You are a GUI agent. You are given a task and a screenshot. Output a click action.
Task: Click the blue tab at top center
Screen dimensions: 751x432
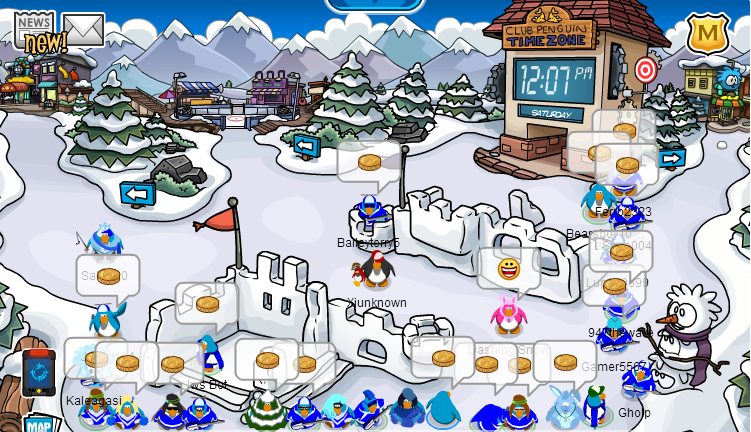coord(375,5)
